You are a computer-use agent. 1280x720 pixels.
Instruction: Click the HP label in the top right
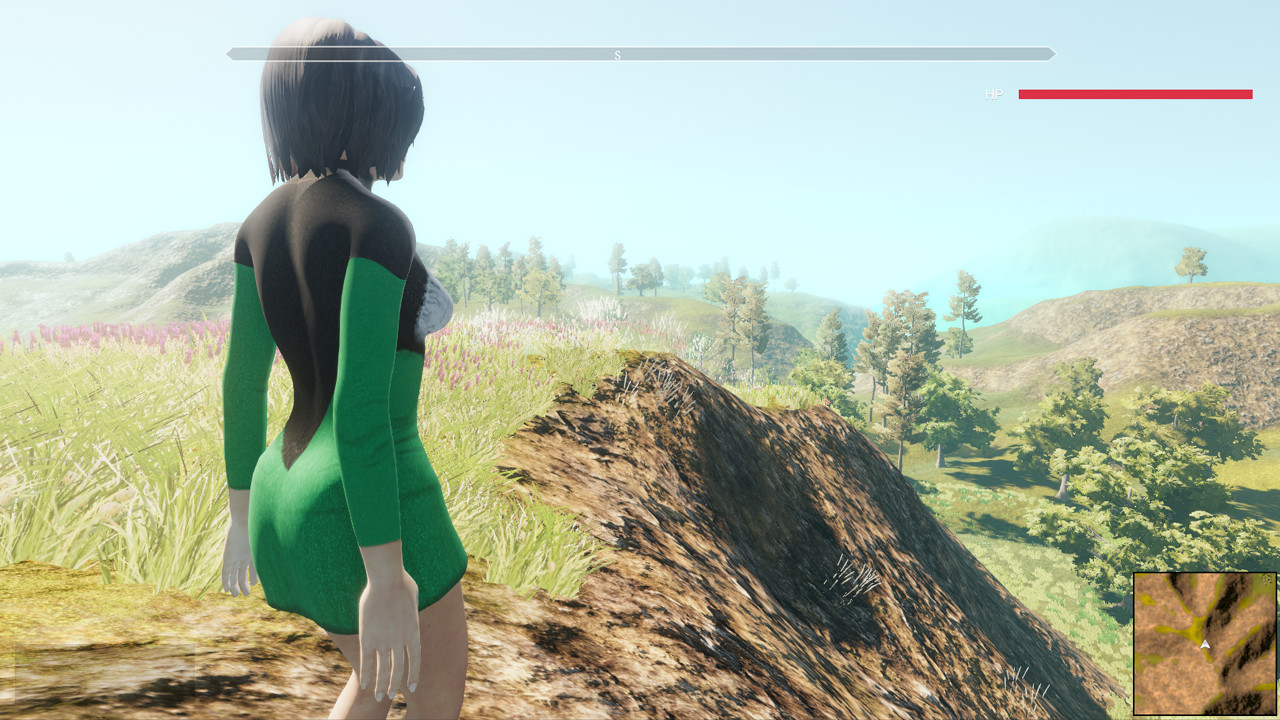coord(993,95)
